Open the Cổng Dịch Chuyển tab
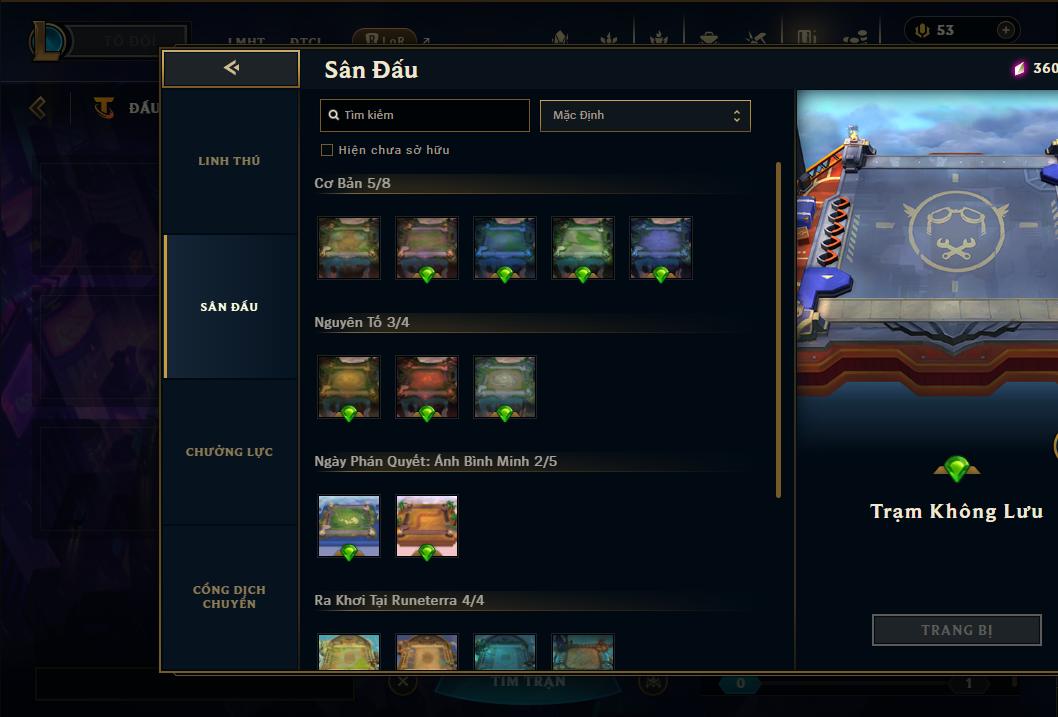The width and height of the screenshot is (1058, 717). (x=229, y=597)
